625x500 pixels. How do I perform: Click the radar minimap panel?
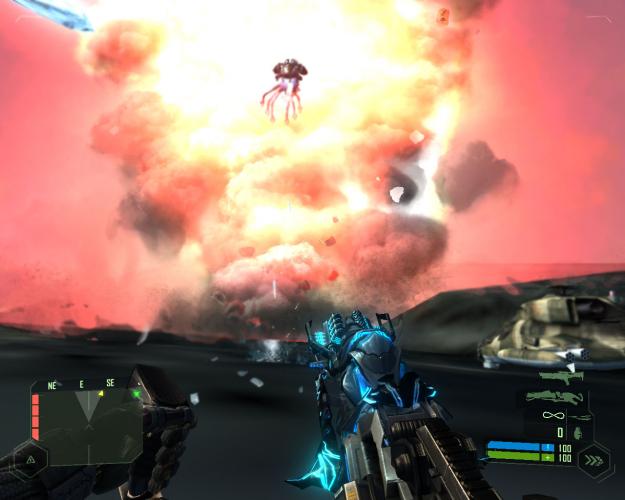pyautogui.click(x=87, y=424)
